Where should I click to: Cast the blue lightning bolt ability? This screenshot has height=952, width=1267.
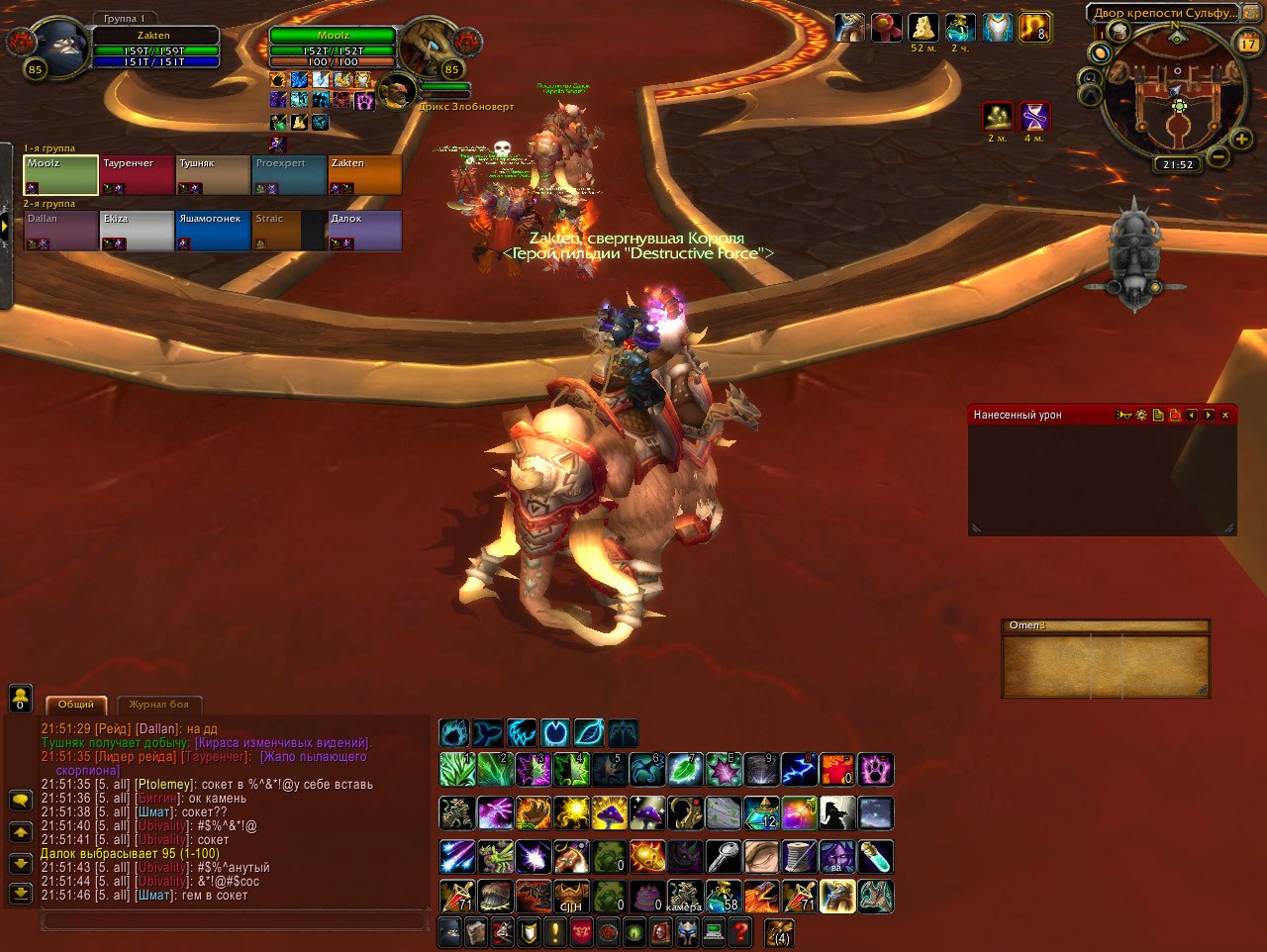tap(799, 769)
